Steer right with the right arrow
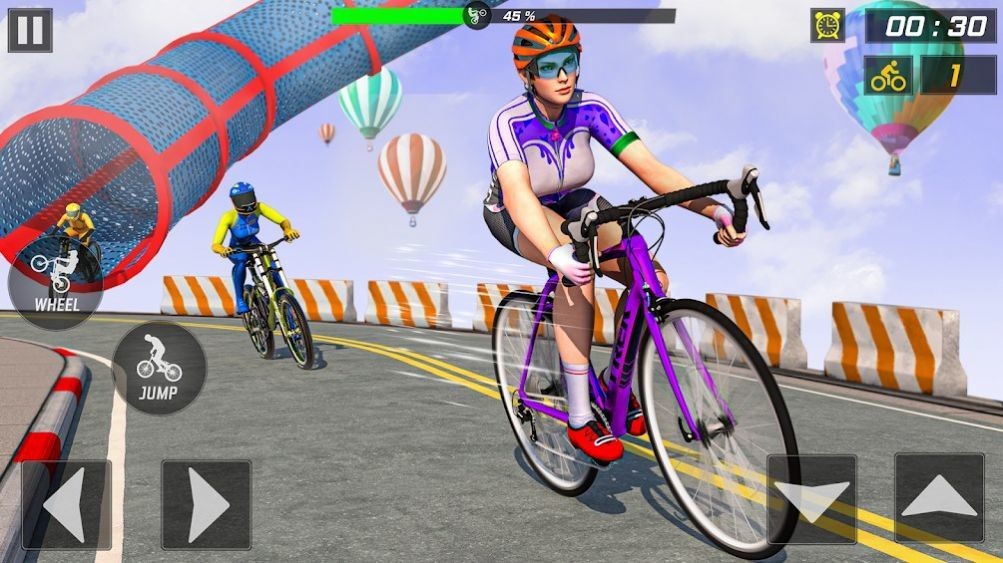The image size is (1003, 563). [x=206, y=504]
